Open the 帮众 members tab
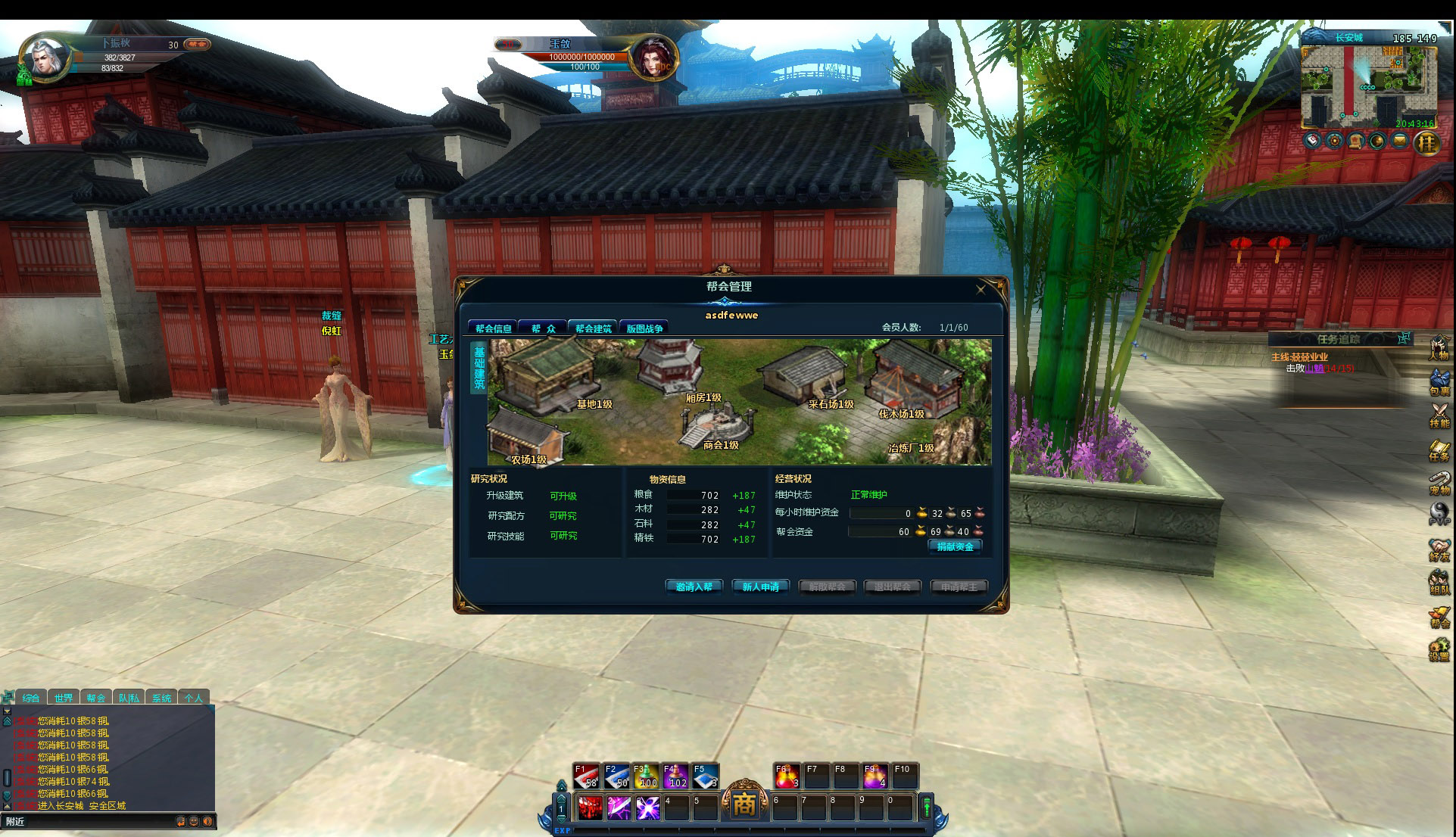This screenshot has width=1456, height=837. click(x=543, y=328)
